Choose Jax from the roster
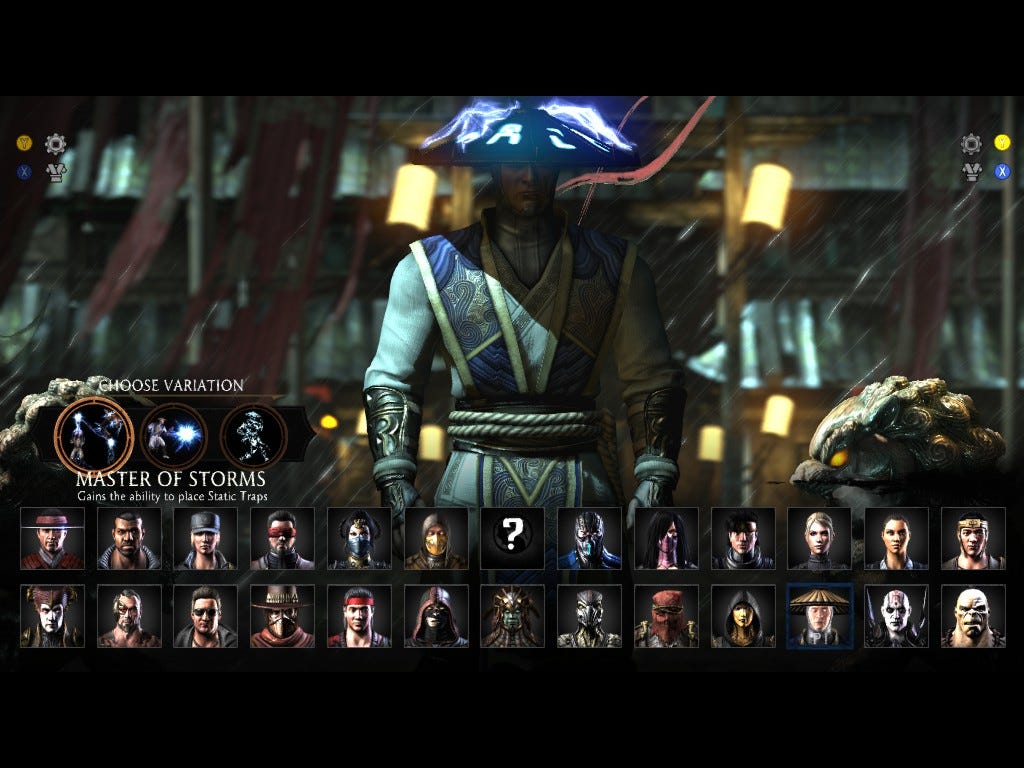Image resolution: width=1024 pixels, height=768 pixels. click(129, 539)
